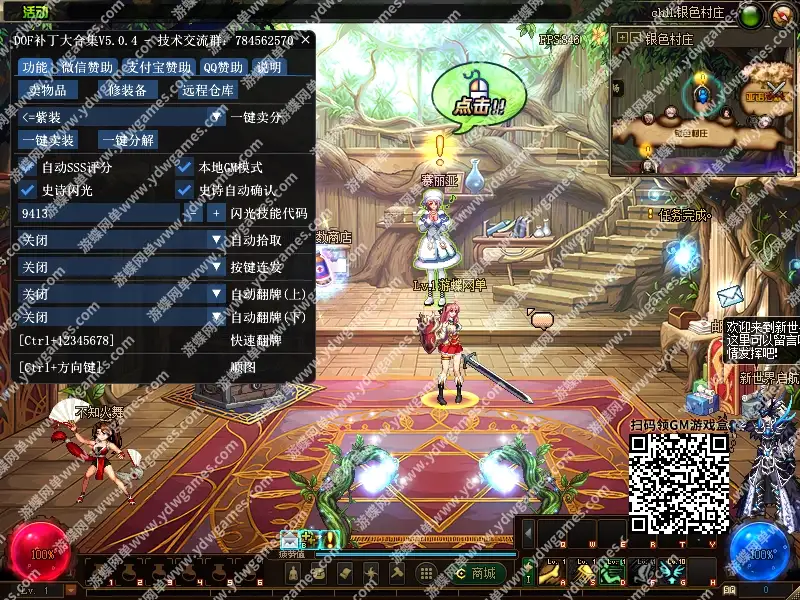
Task: Toggle the 本地GM模式 checkbox
Action: [x=184, y=167]
